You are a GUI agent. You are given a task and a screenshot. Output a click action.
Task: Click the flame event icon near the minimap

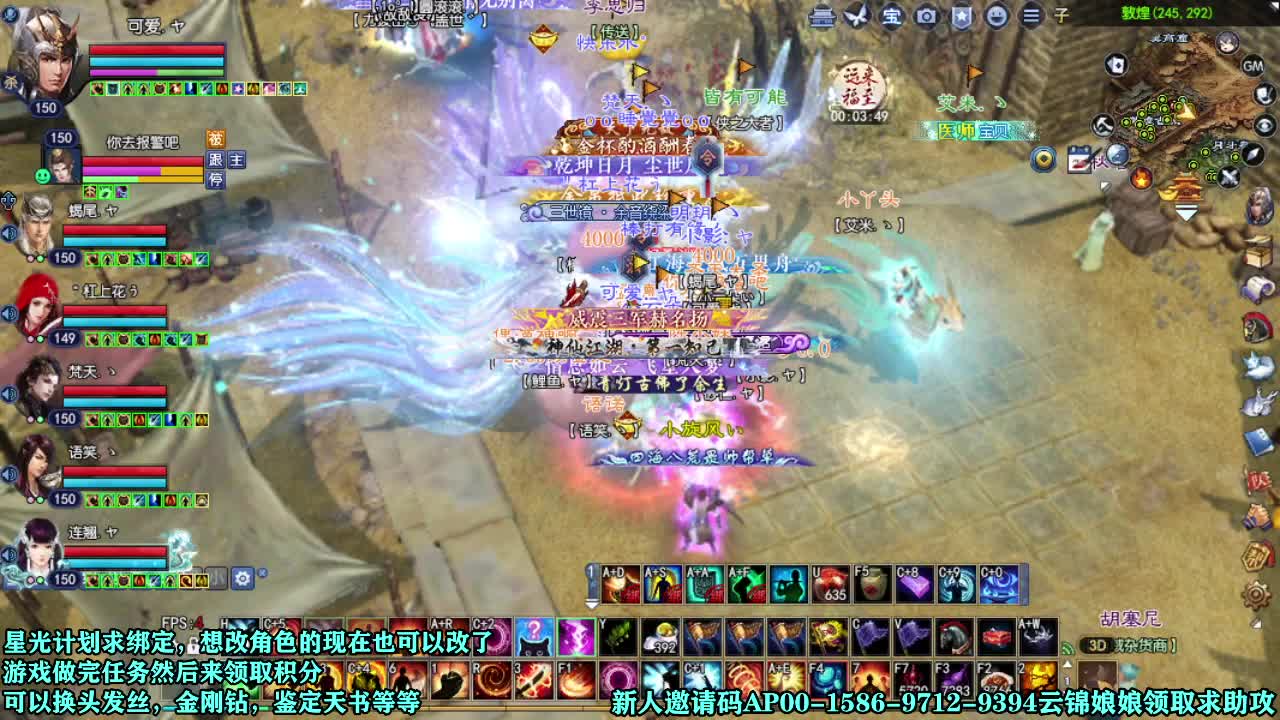pyautogui.click(x=1141, y=178)
